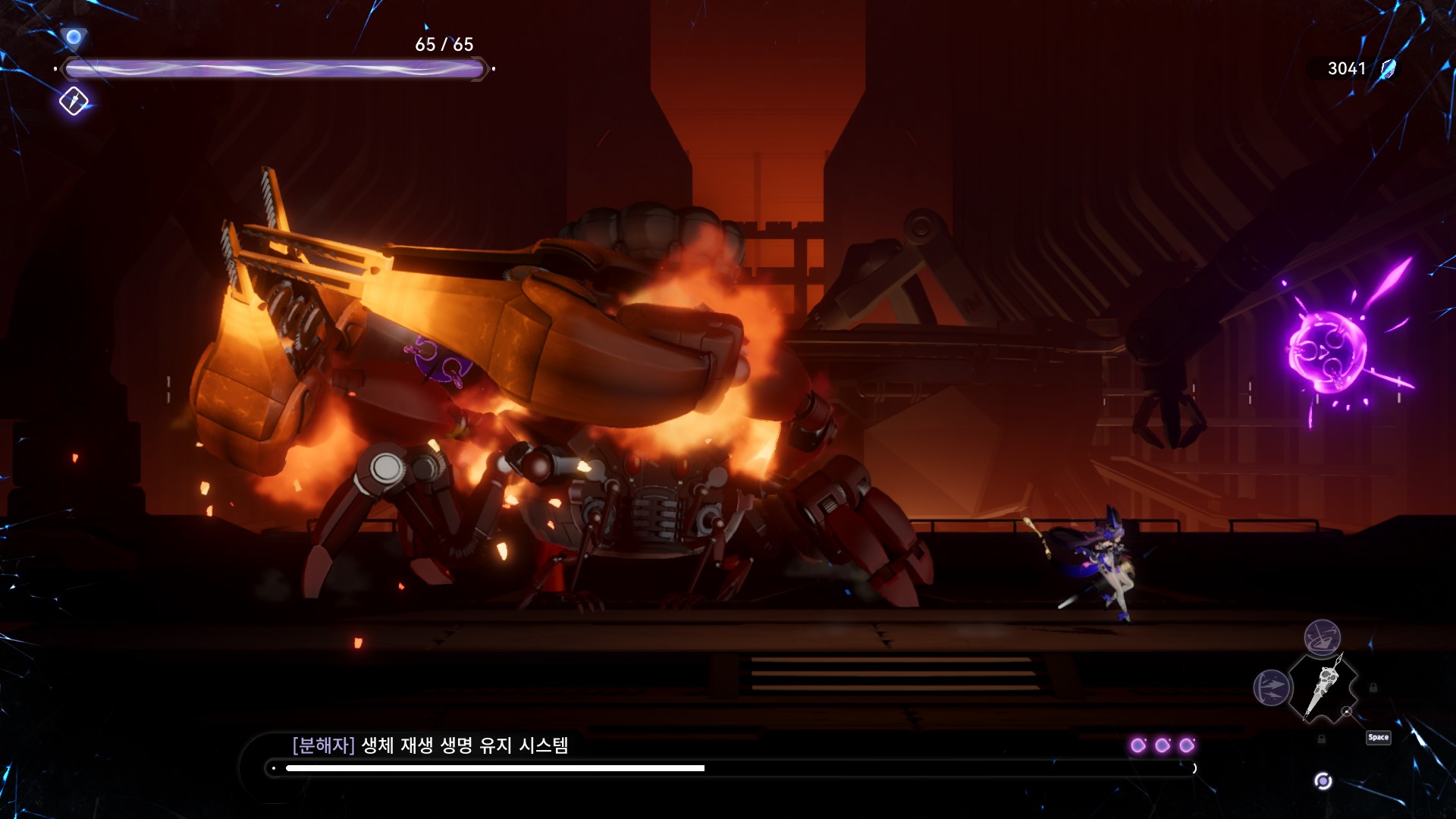The image size is (1456, 819).
Task: Click the circular swap icon
Action: coord(1323,781)
